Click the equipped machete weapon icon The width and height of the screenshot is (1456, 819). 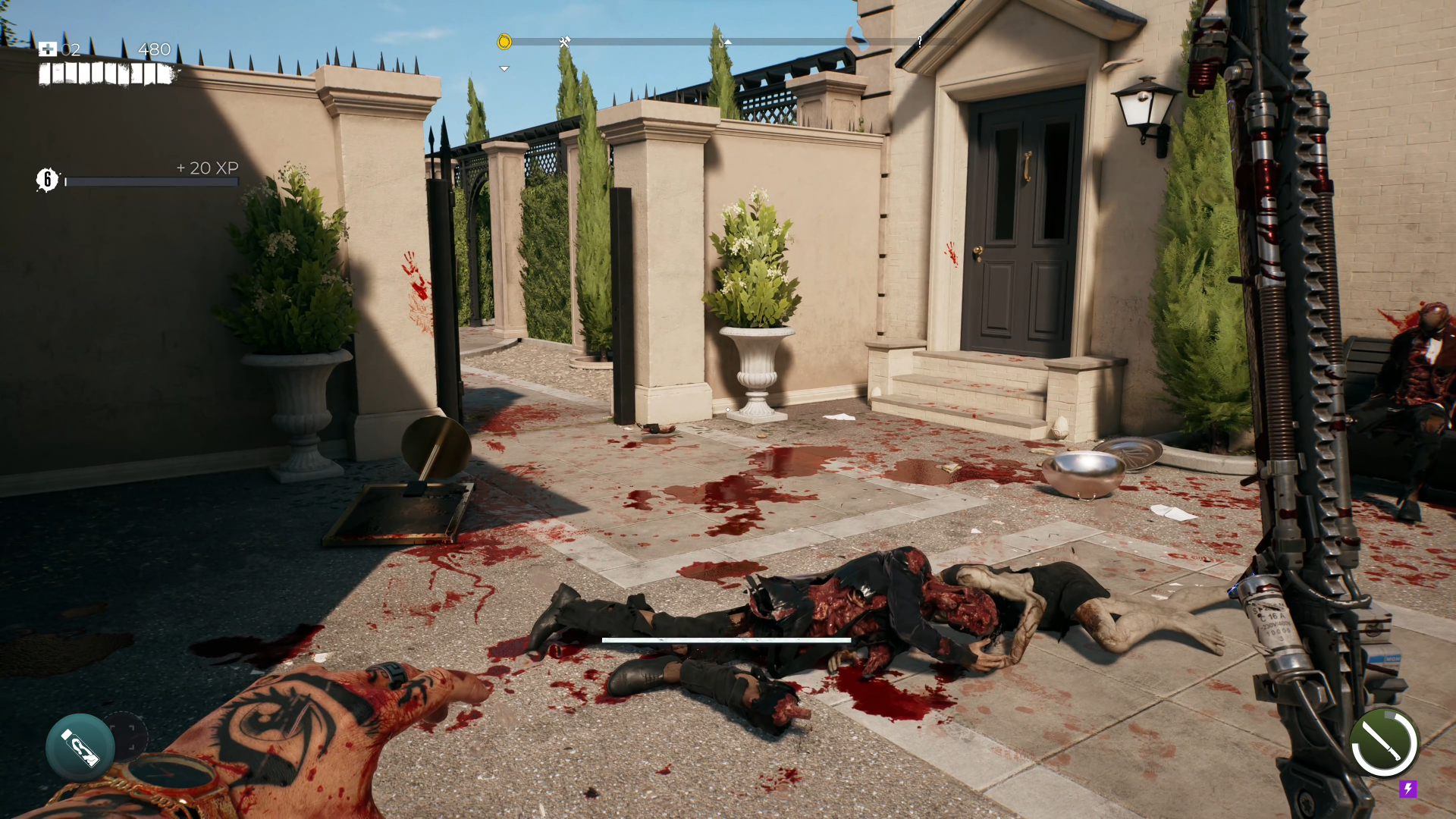coord(1384,742)
